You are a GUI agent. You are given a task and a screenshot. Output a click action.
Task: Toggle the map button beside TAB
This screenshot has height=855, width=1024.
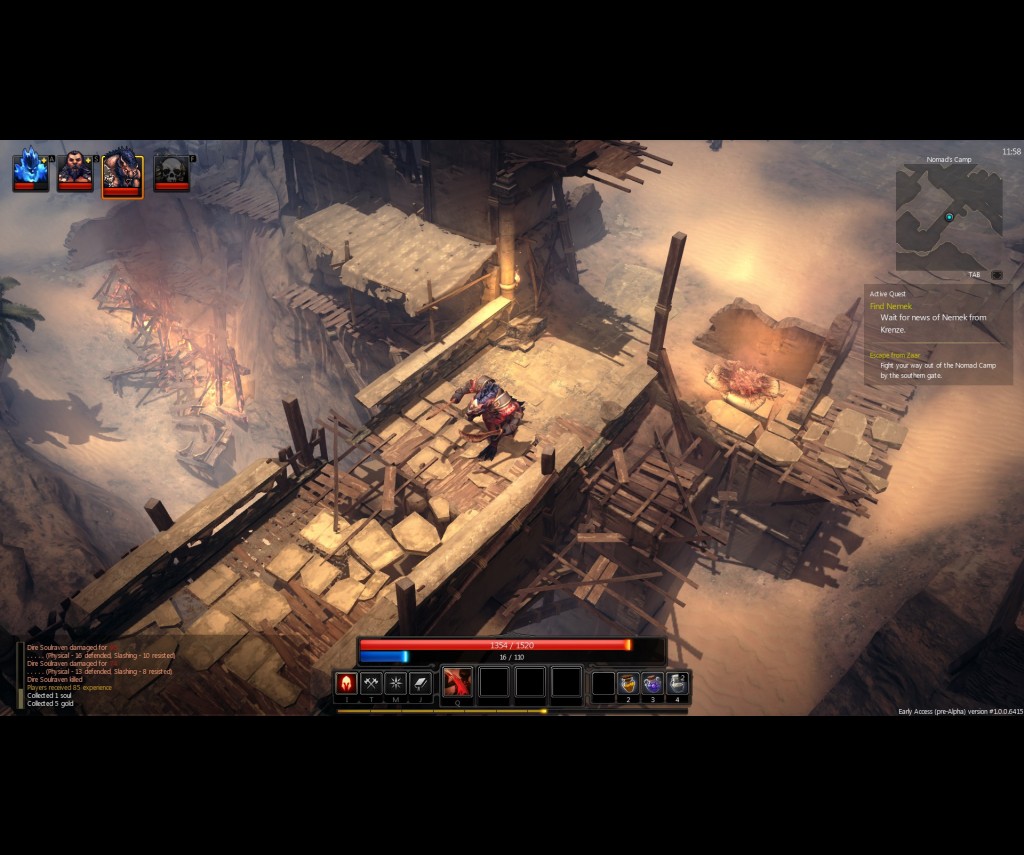(996, 275)
